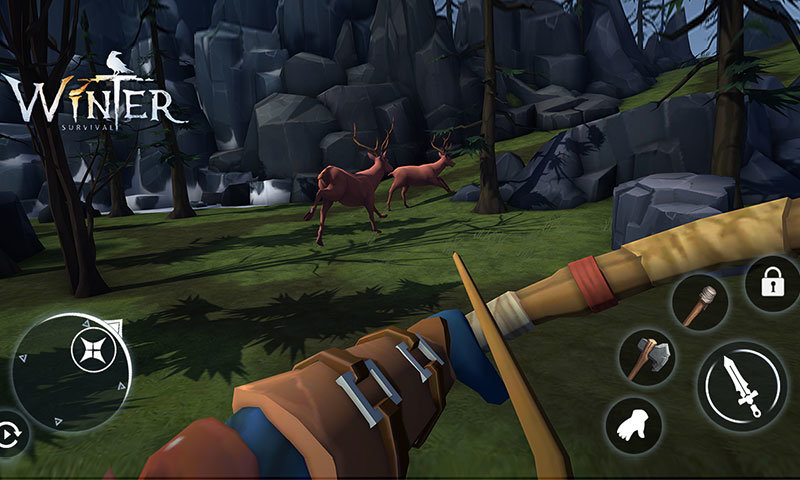
Task: Equip the wooden torch club
Action: [x=698, y=301]
